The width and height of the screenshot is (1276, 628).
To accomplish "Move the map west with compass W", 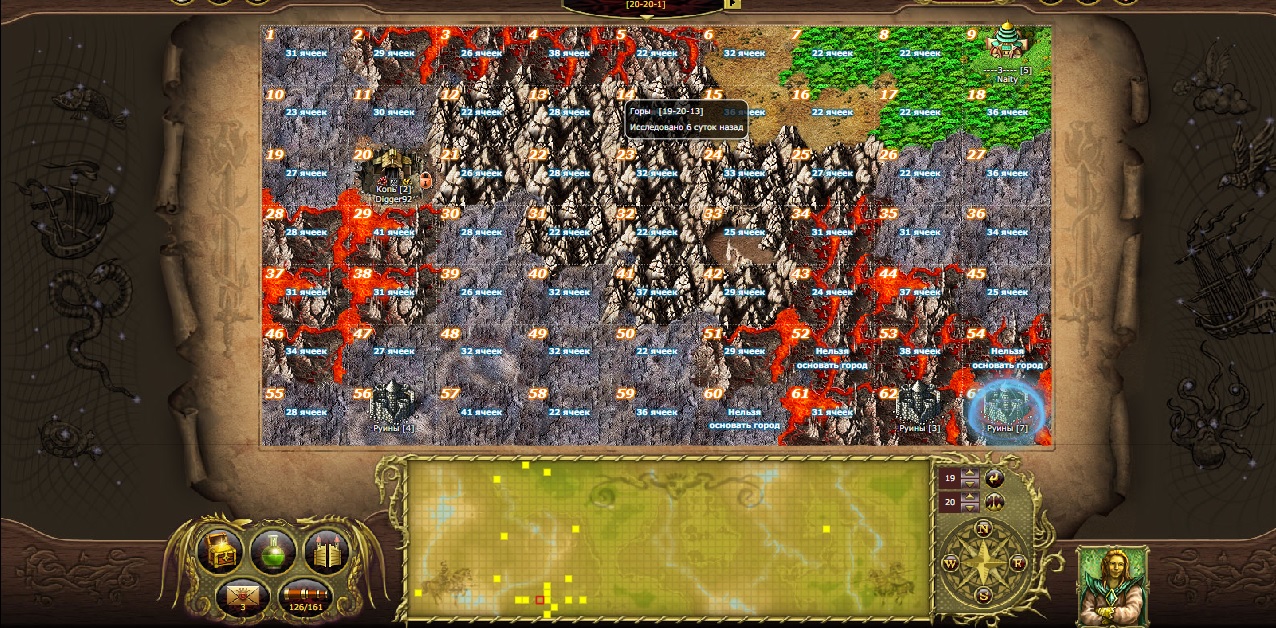I will (950, 563).
